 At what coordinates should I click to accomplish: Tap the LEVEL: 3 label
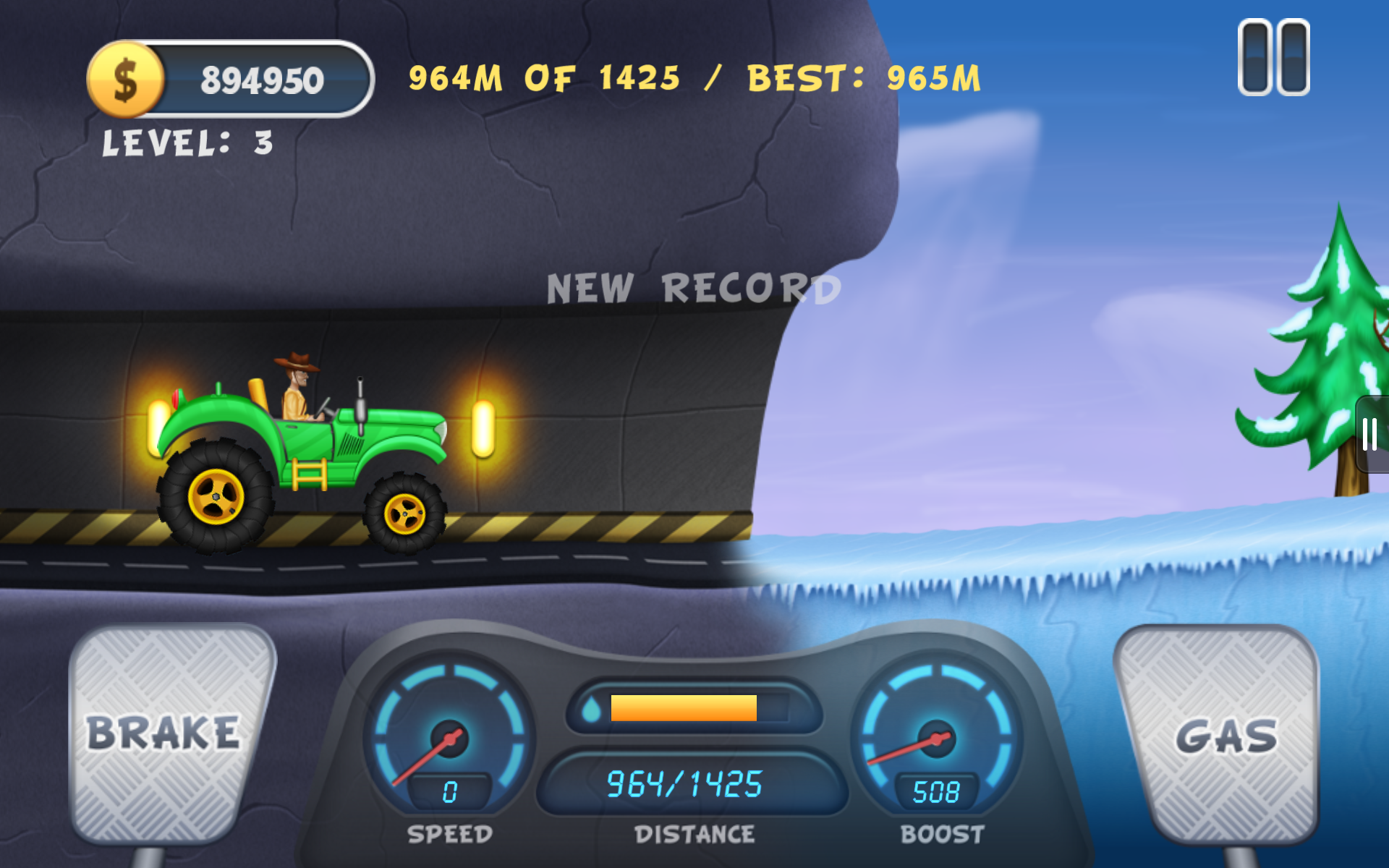tap(187, 143)
